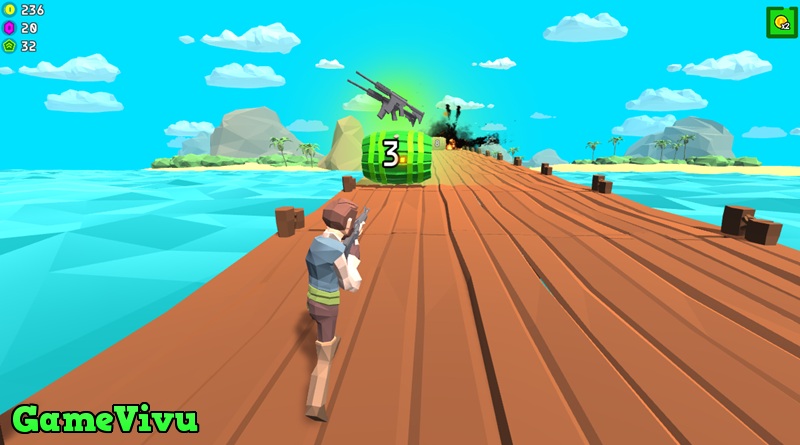The height and width of the screenshot is (445, 800).
Task: Activate the green x2 coin bonus button
Action: pos(781,22)
